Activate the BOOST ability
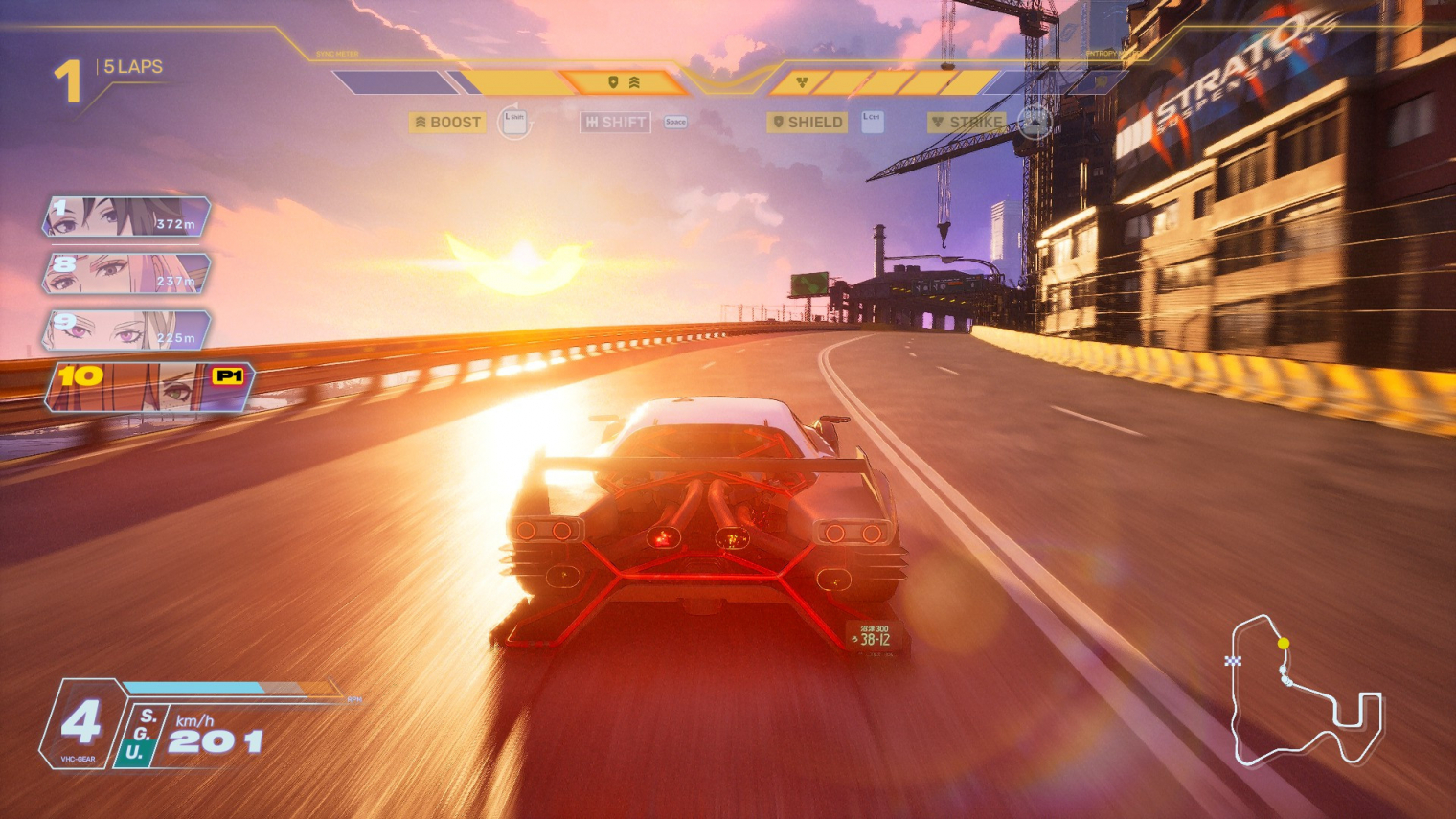This screenshot has width=1456, height=819. pos(447,123)
